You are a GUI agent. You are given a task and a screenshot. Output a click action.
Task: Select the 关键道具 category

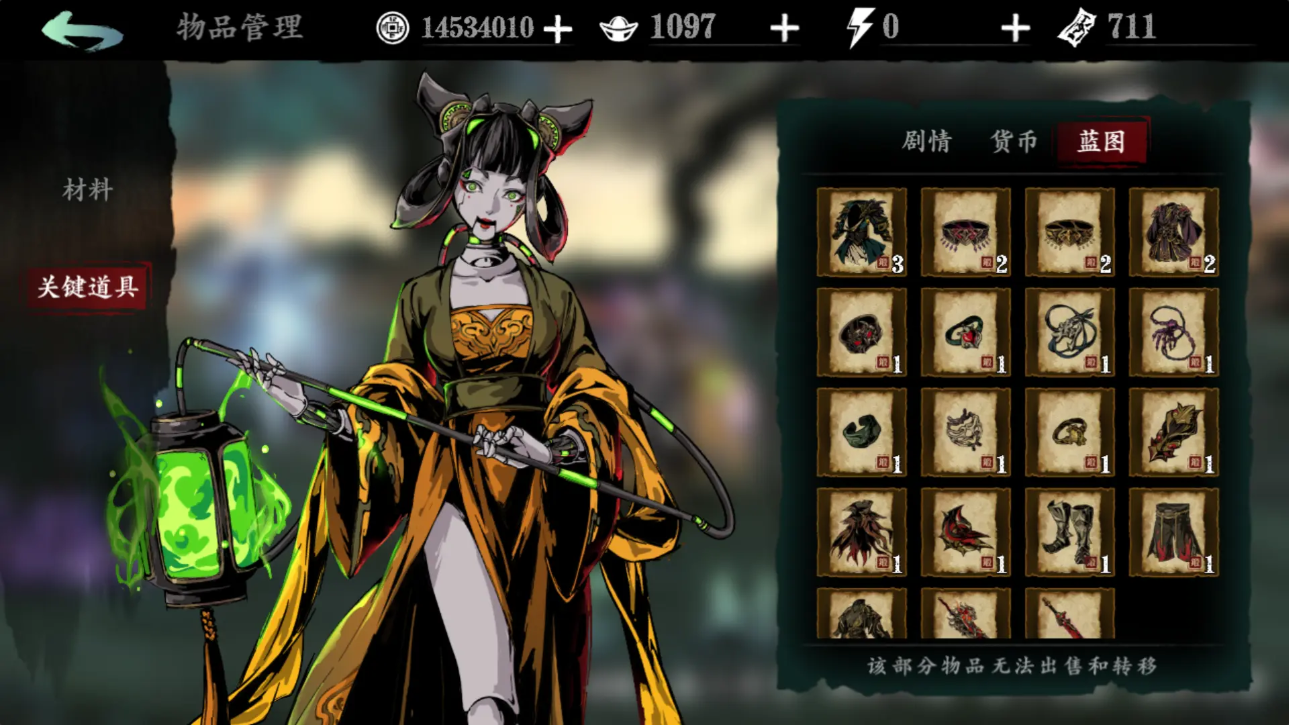[x=88, y=288]
